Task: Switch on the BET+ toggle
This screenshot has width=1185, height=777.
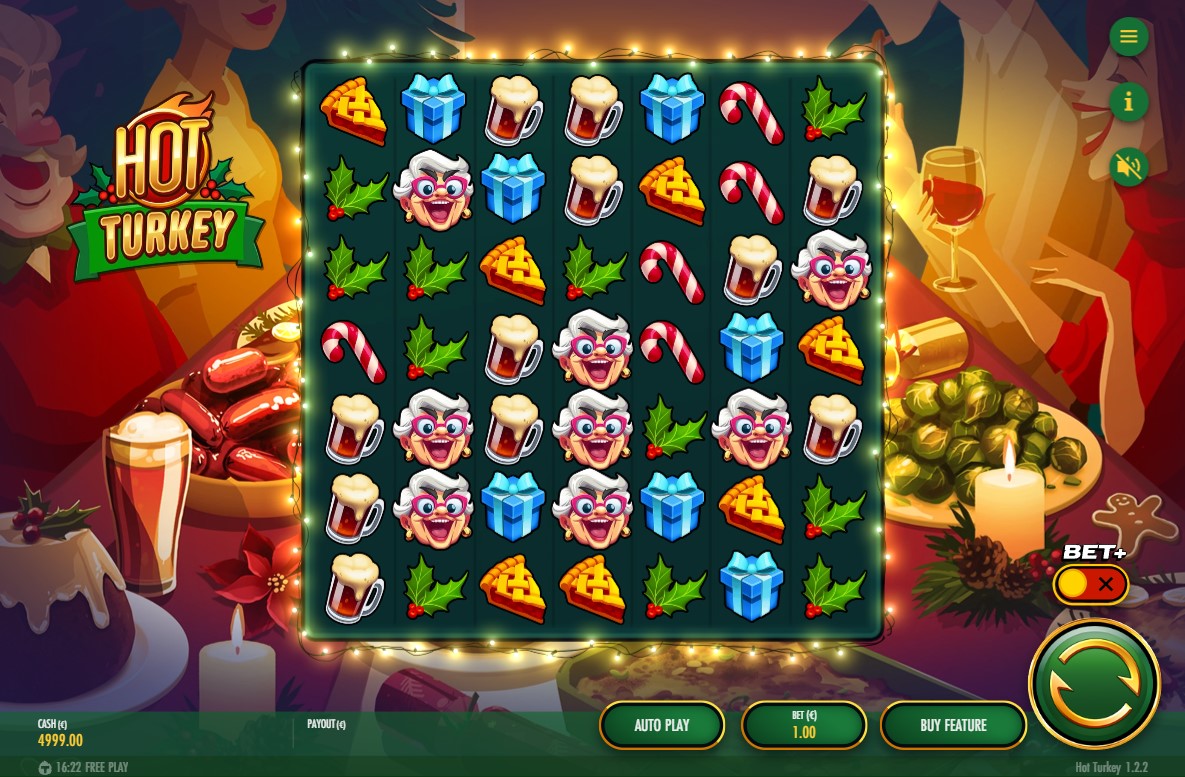Action: tap(1090, 585)
